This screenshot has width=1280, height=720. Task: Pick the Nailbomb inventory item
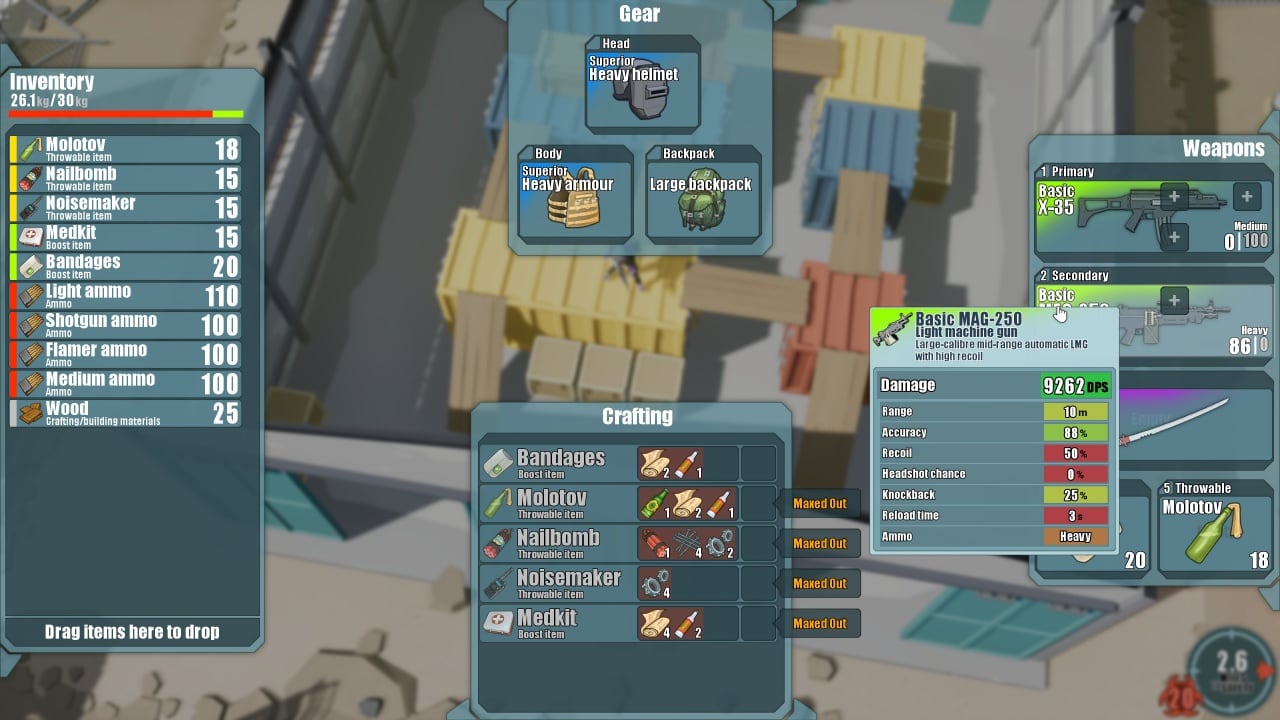click(x=126, y=178)
